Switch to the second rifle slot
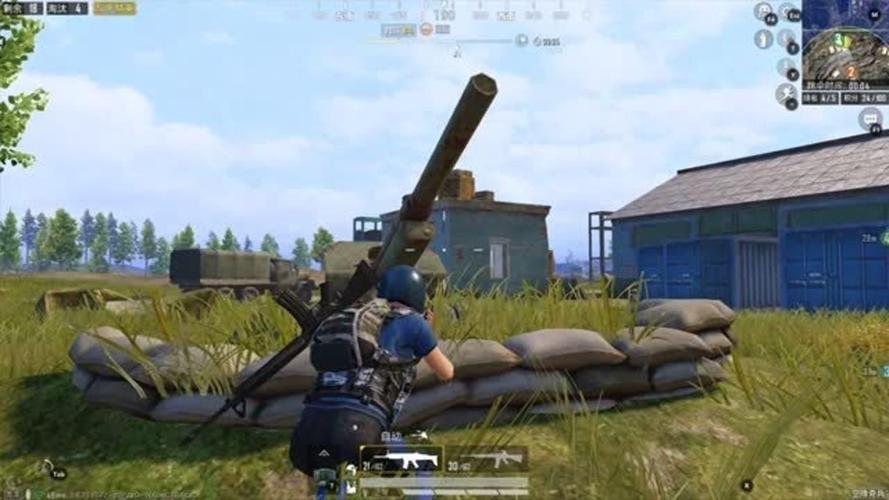This screenshot has width=889, height=500. pyautogui.click(x=486, y=460)
